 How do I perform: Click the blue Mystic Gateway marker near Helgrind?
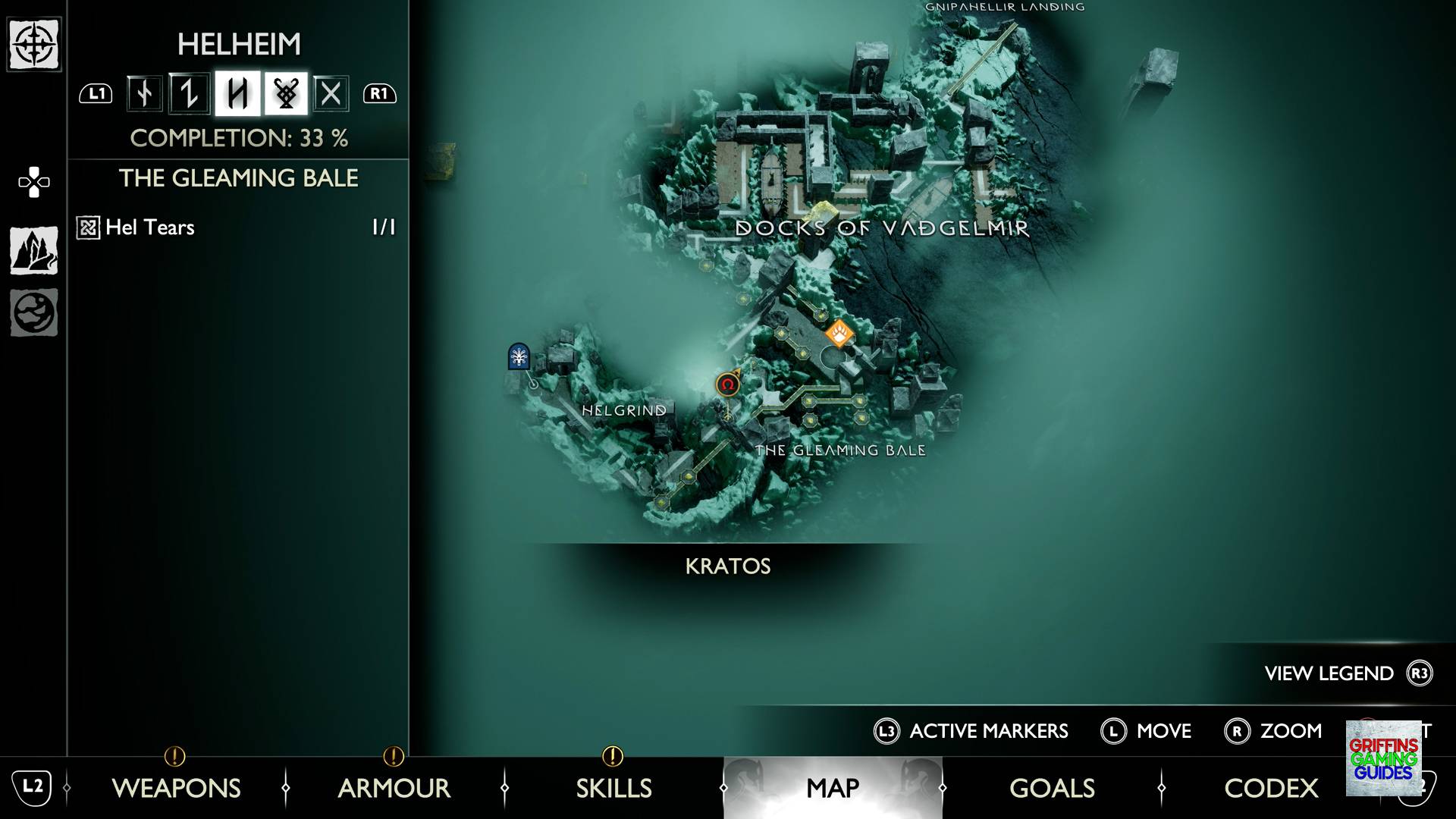pos(518,356)
